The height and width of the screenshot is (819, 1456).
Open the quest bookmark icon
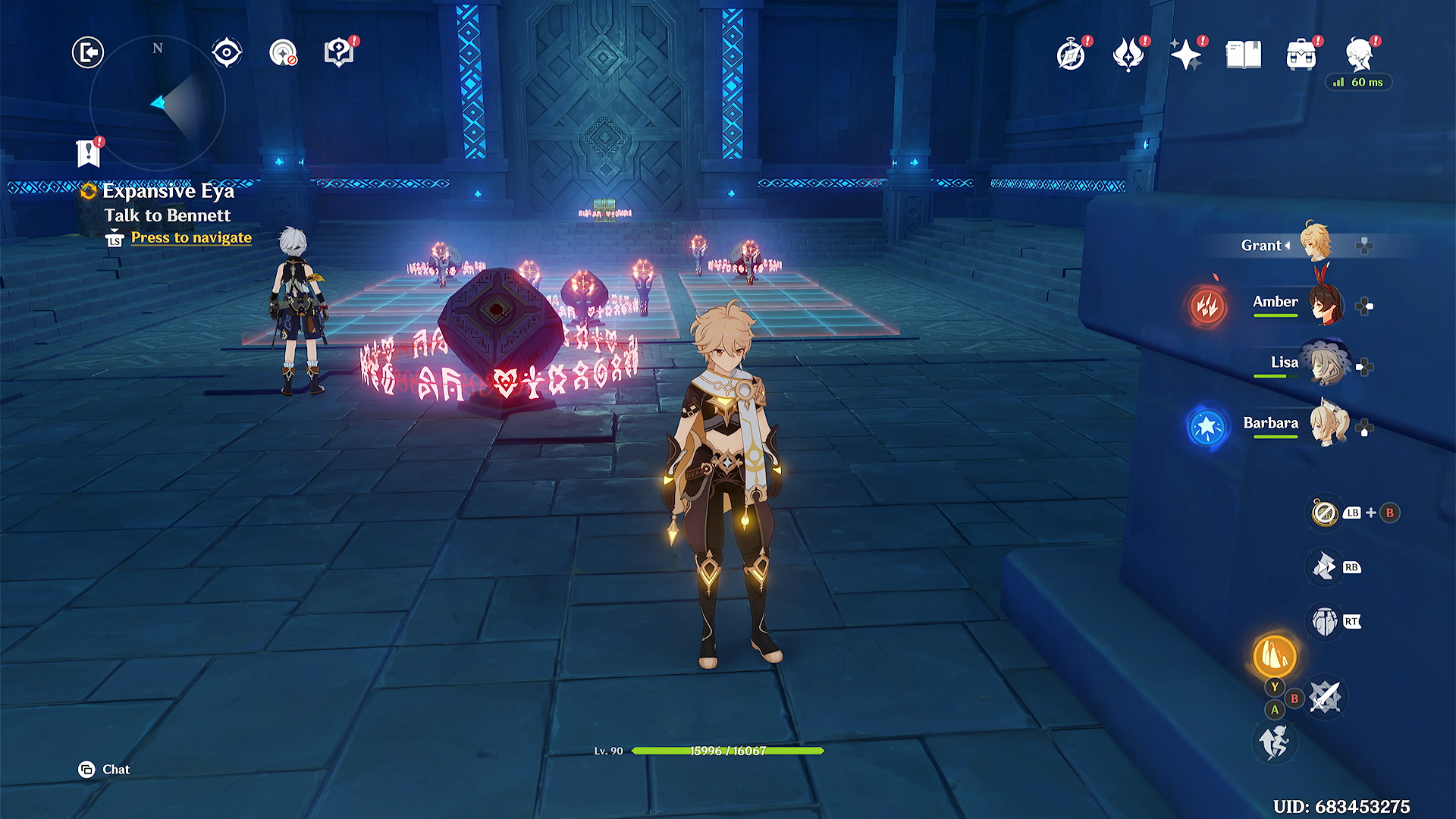[89, 152]
